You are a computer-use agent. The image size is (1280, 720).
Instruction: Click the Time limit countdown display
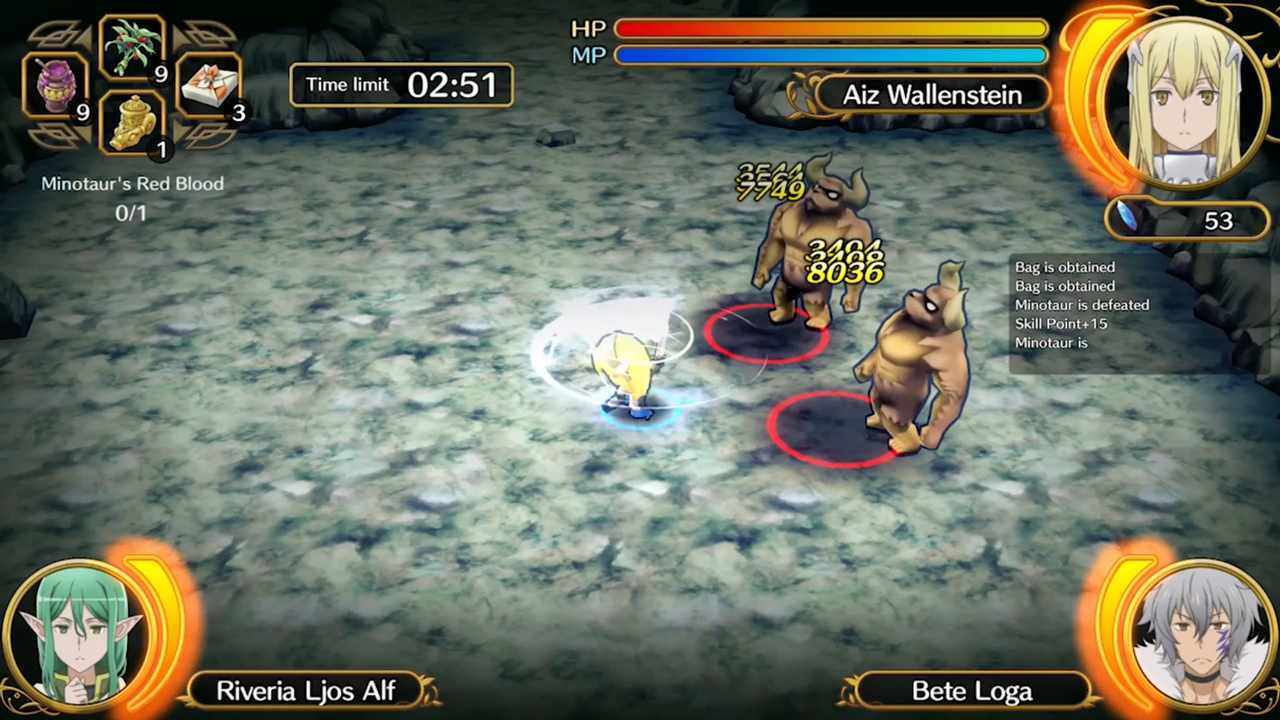[x=400, y=85]
